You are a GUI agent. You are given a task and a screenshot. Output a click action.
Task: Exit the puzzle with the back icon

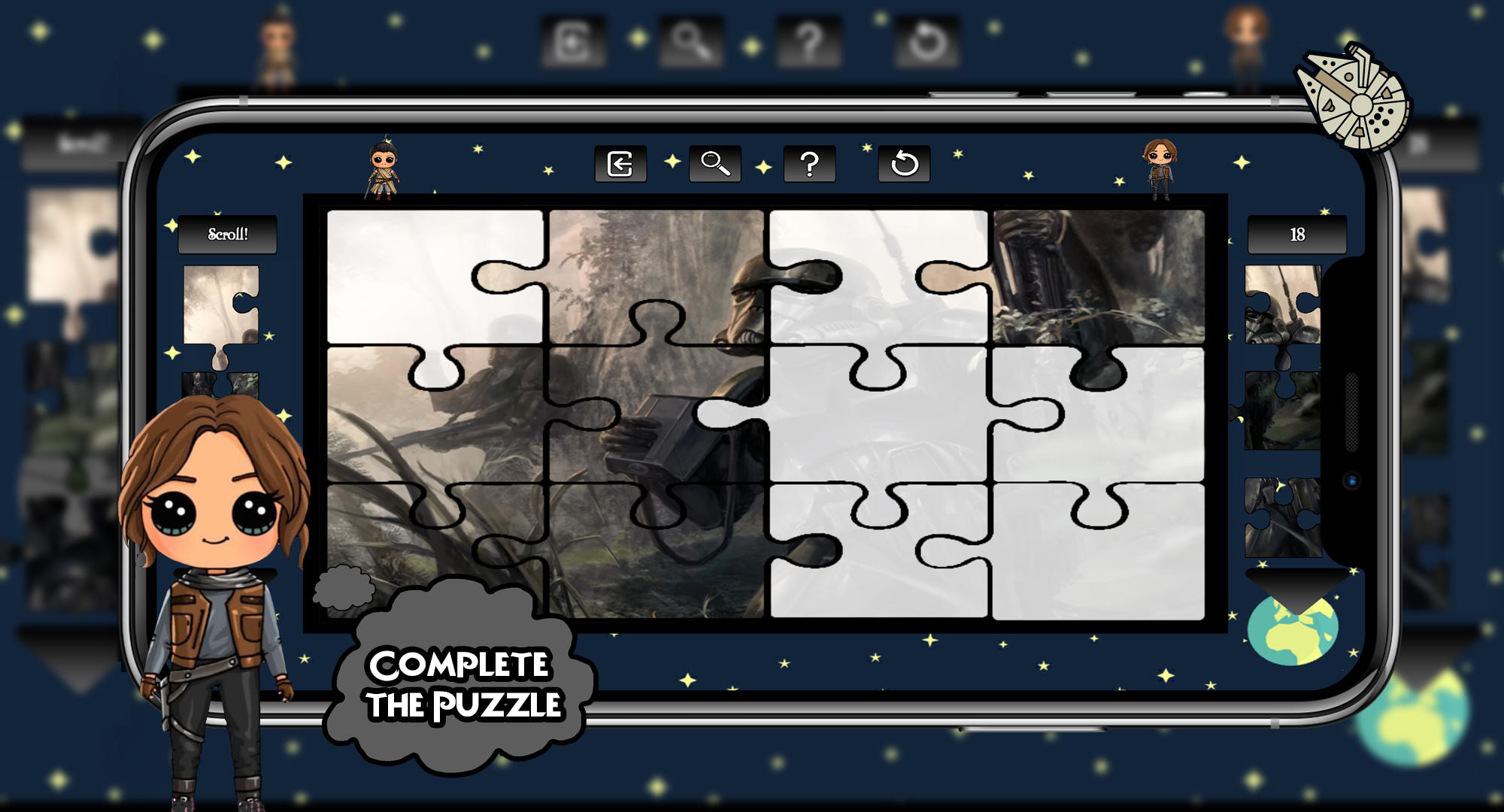click(621, 165)
